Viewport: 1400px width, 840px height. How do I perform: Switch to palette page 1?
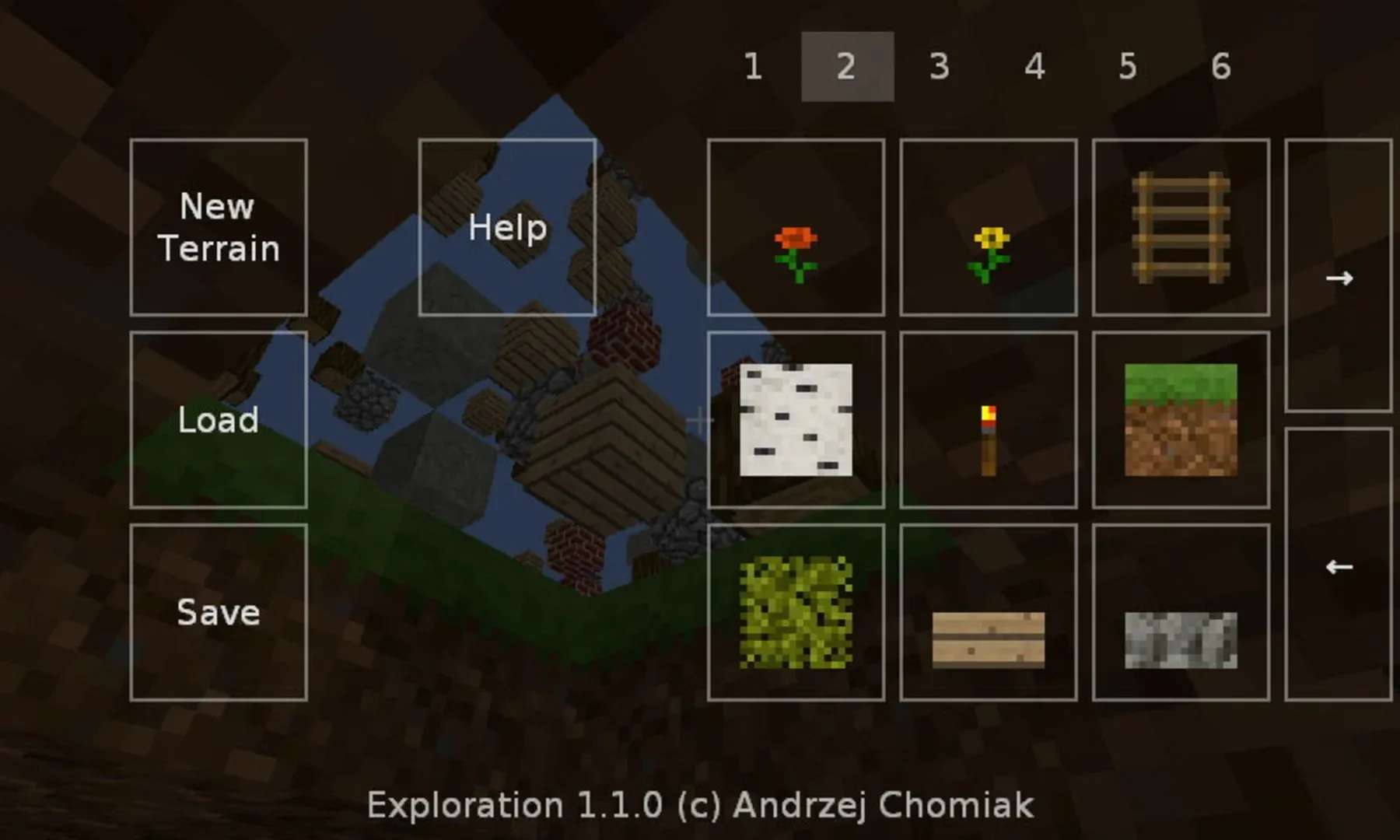pyautogui.click(x=753, y=67)
